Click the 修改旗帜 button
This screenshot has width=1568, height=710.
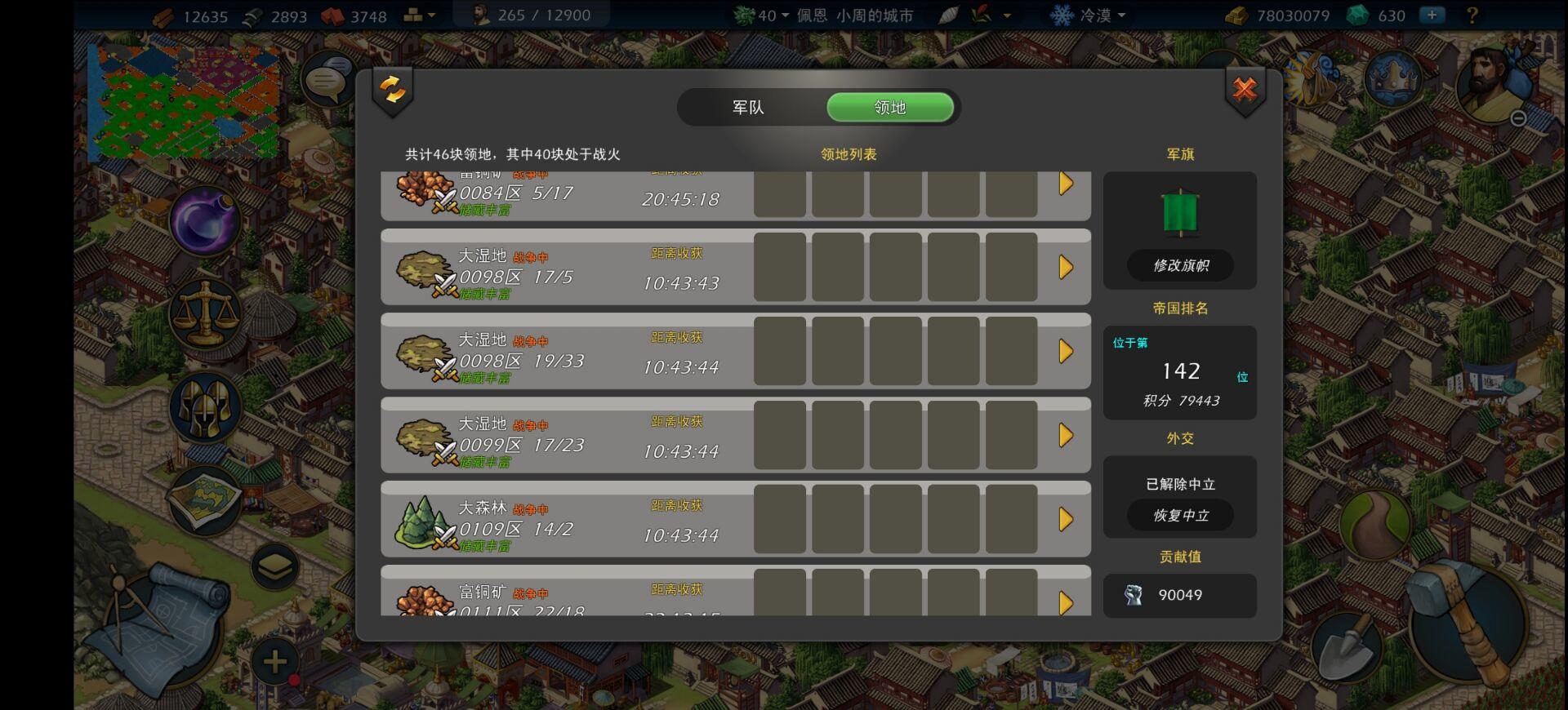[x=1180, y=265]
